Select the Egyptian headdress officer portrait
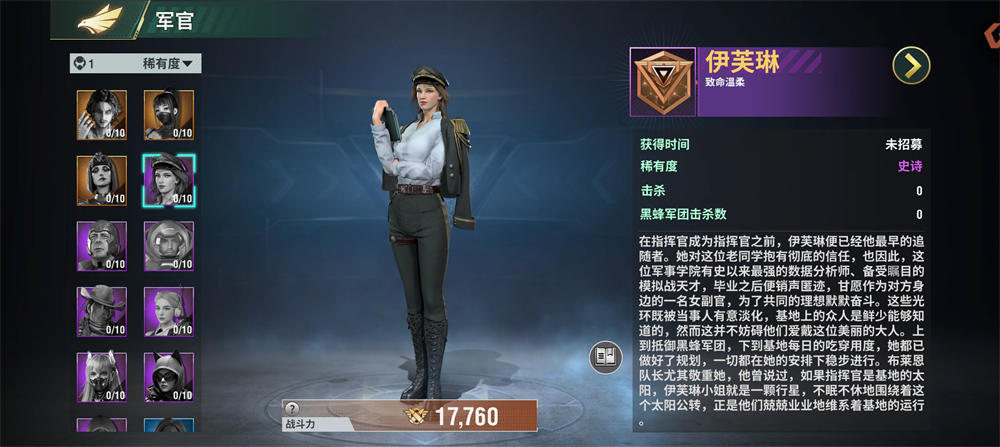The width and height of the screenshot is (1000, 447). click(102, 179)
